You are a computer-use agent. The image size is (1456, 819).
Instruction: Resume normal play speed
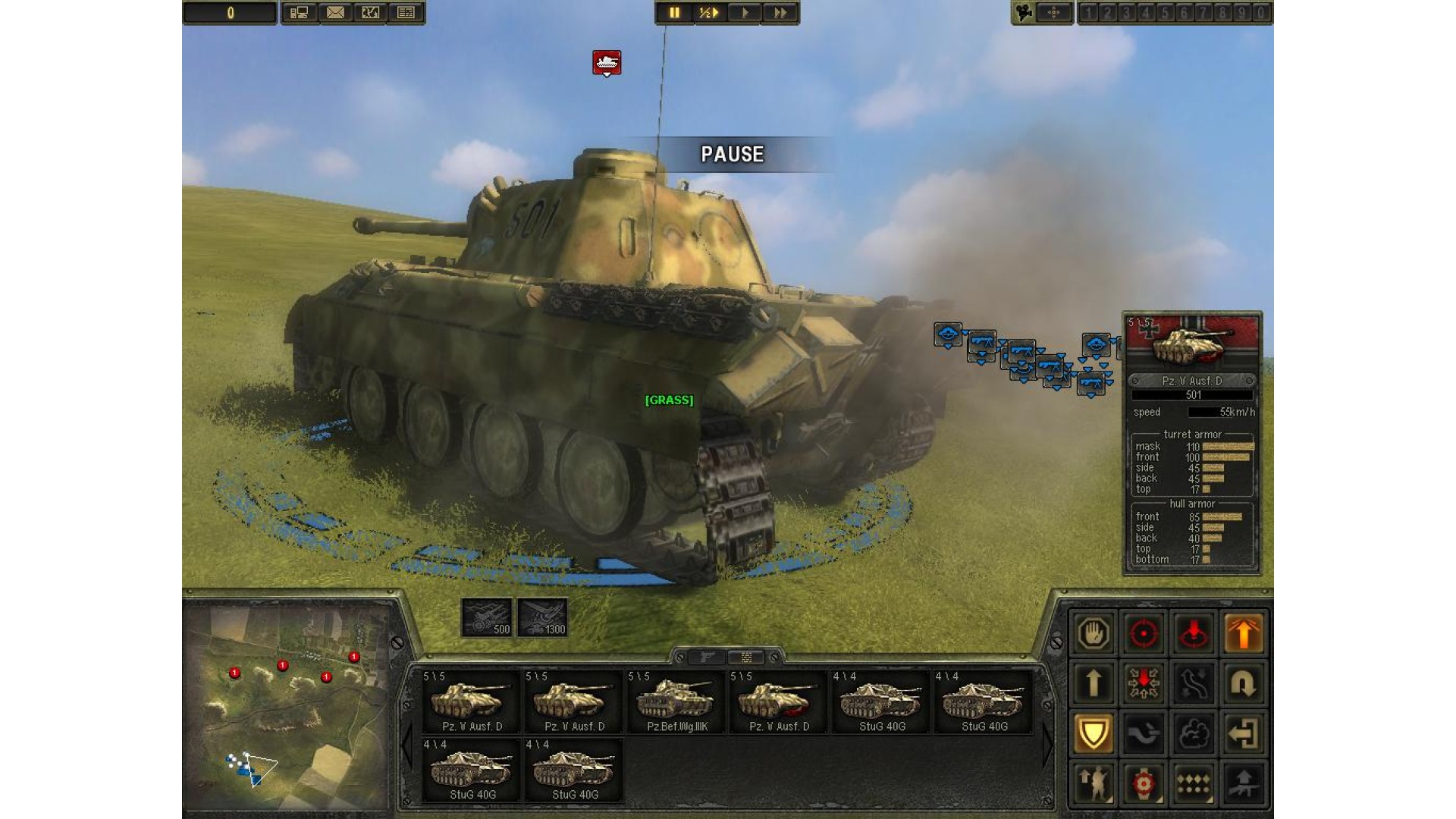tap(745, 13)
